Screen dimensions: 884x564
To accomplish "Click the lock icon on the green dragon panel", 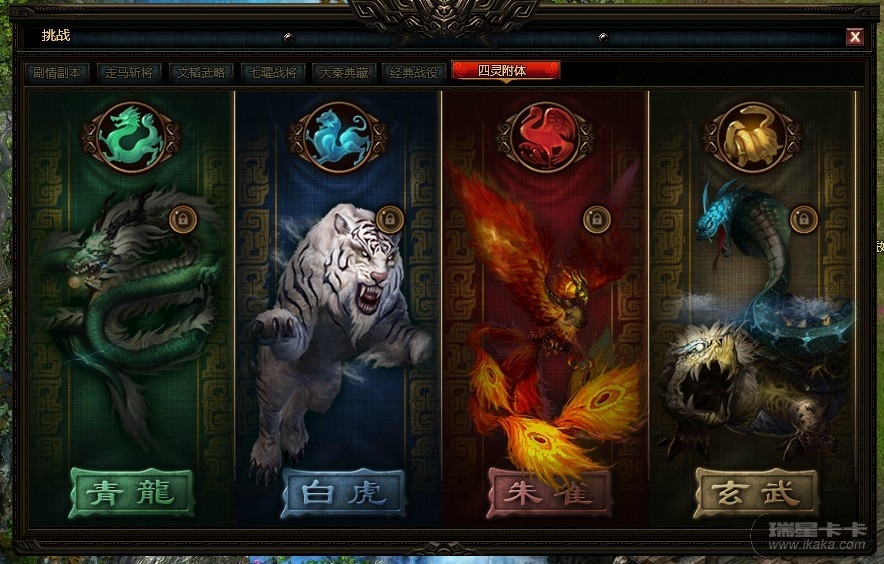I will [183, 218].
